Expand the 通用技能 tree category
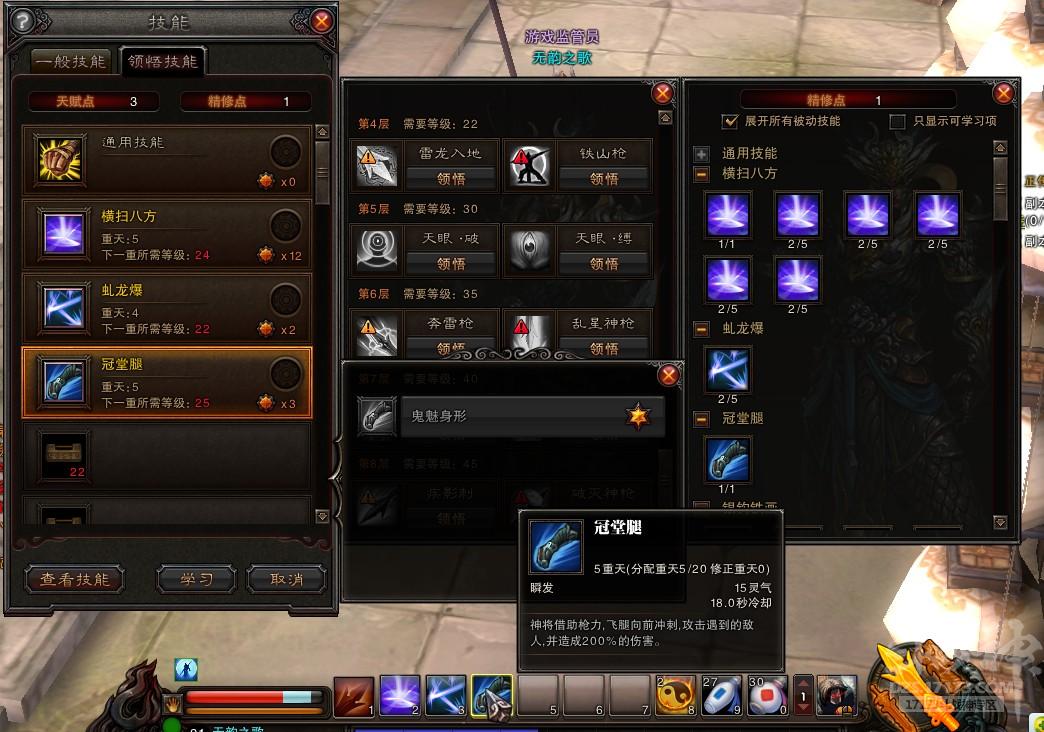 [702, 154]
